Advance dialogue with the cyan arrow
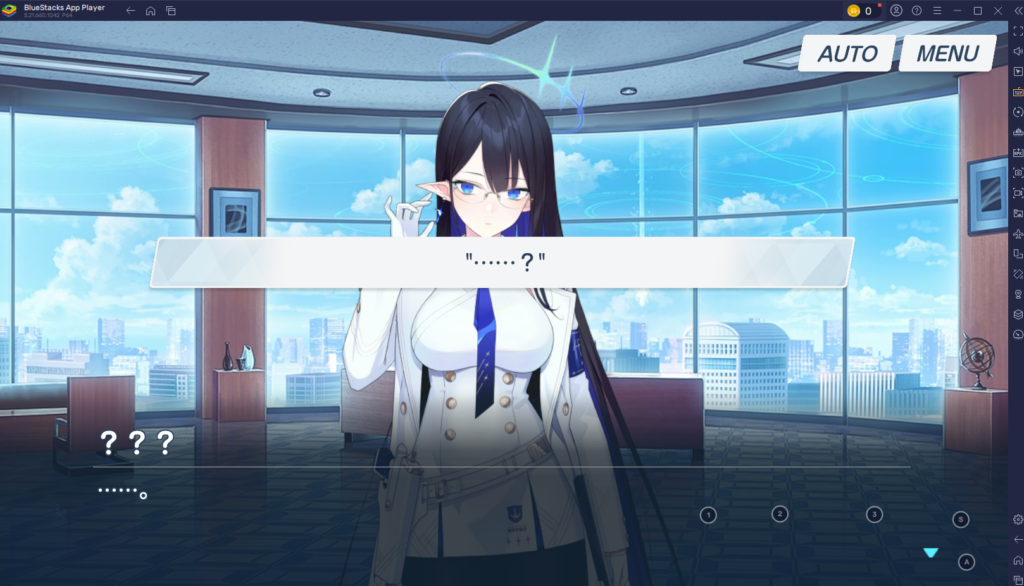This screenshot has height=586, width=1024. tap(931, 553)
